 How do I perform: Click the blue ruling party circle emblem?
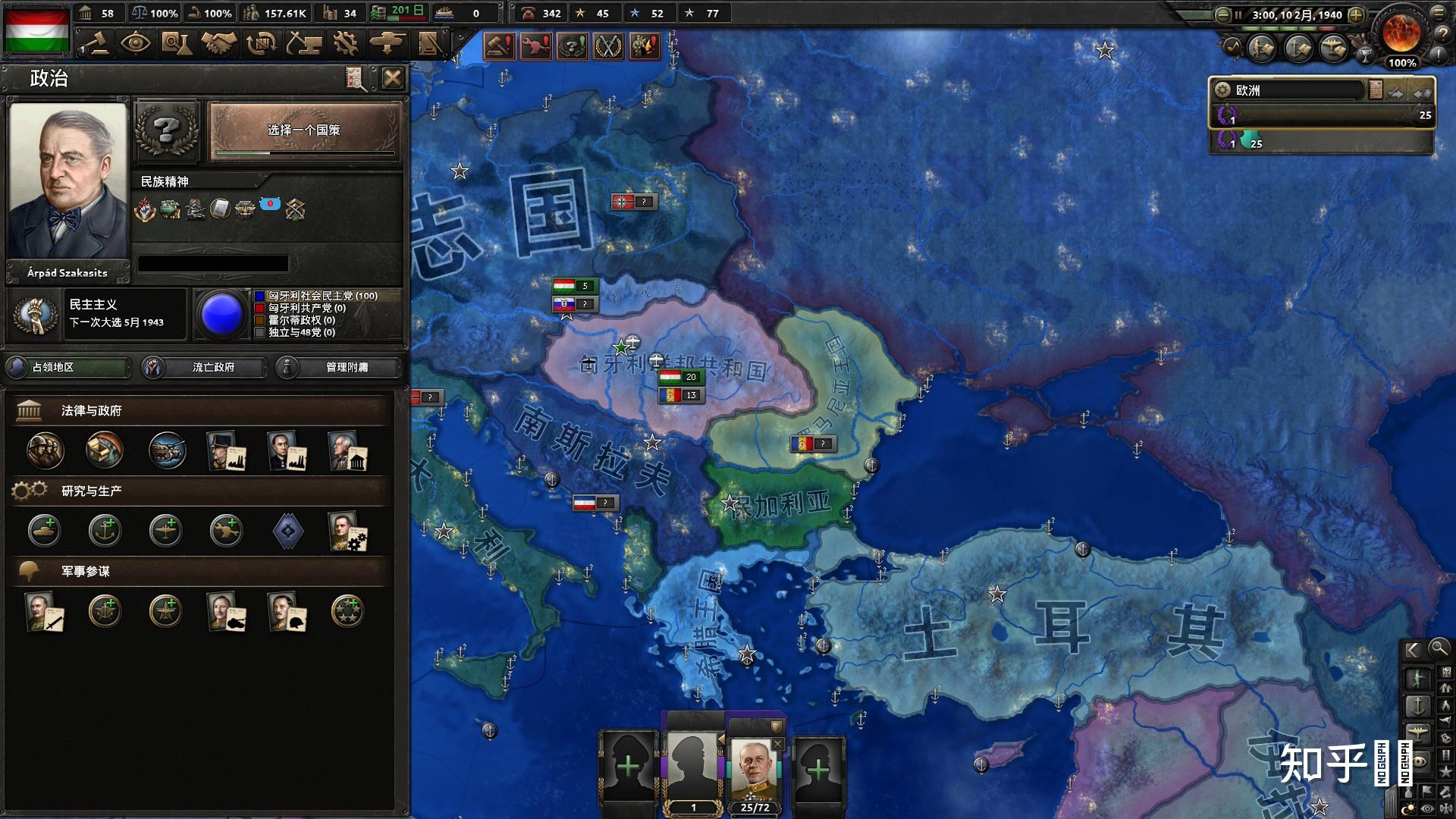pyautogui.click(x=221, y=314)
